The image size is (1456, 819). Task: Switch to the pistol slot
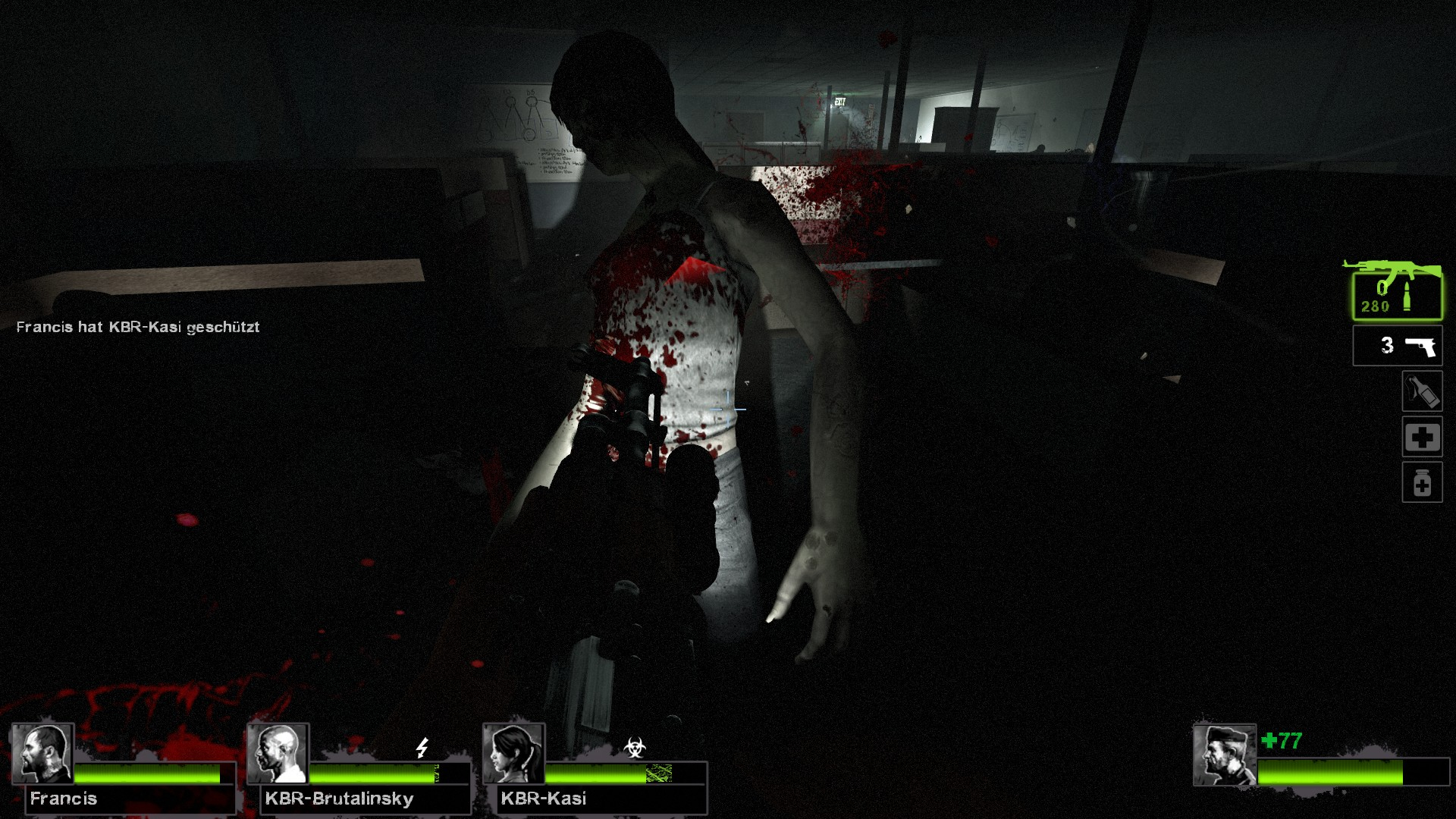(x=1397, y=346)
